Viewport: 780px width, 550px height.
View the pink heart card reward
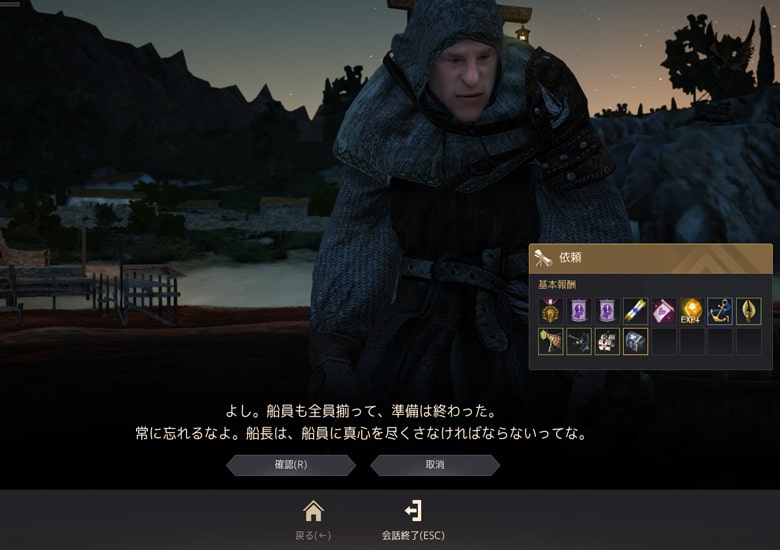[663, 311]
